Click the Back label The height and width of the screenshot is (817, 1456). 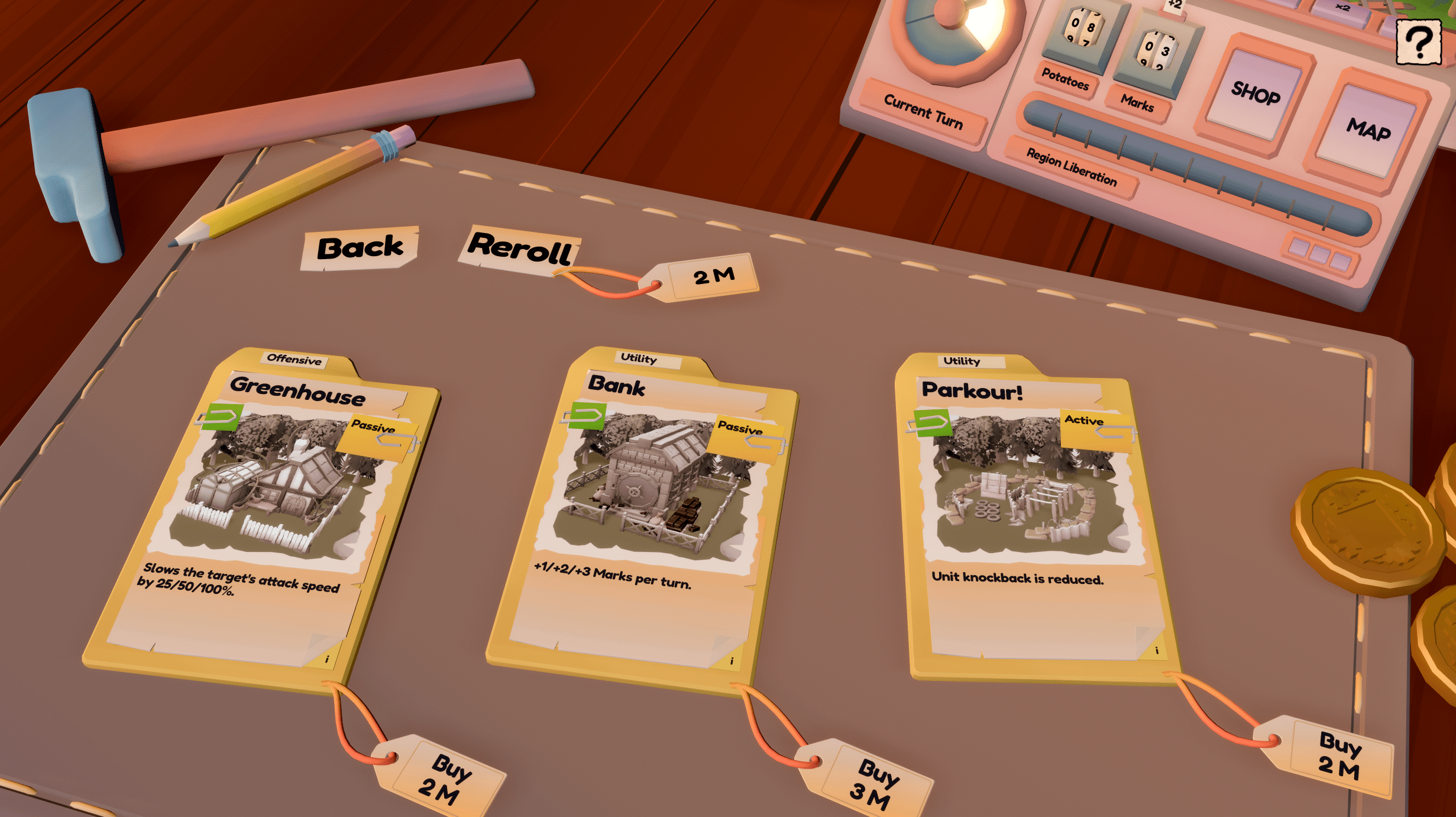pos(361,249)
